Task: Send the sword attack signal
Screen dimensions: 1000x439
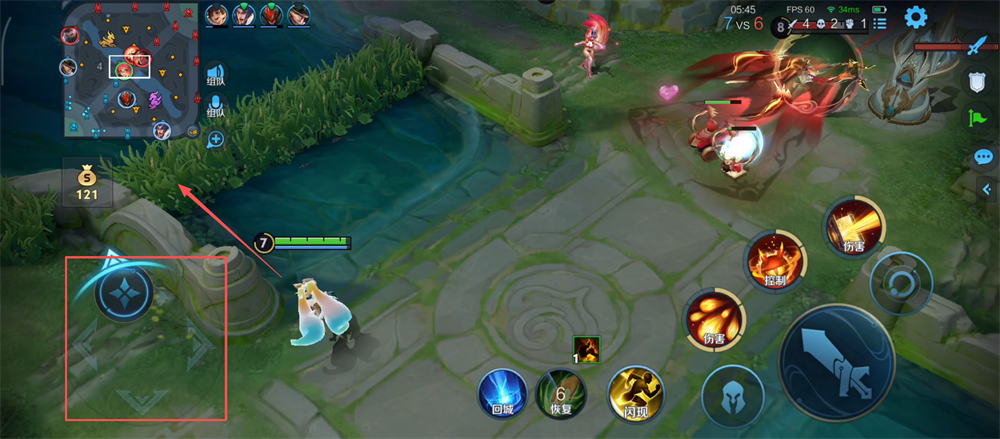Action: tap(977, 46)
